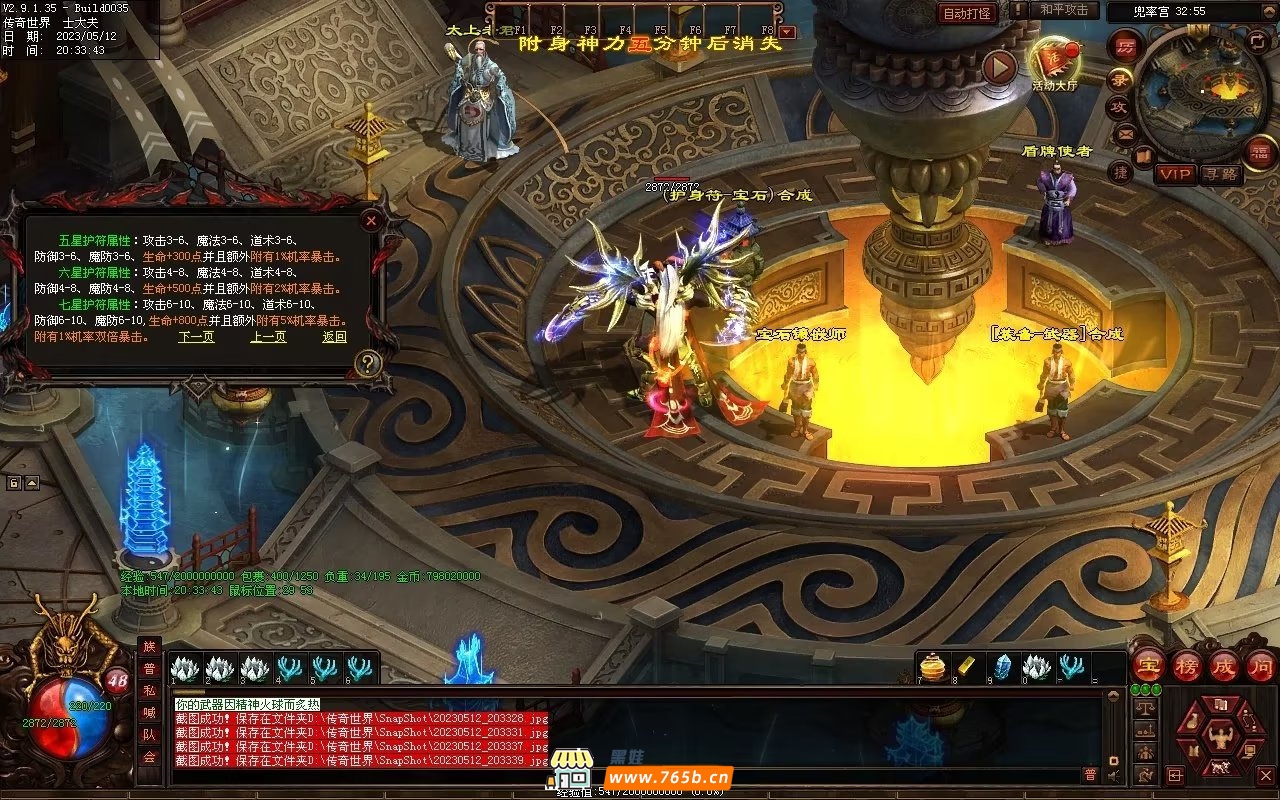
Task: Open the 活动大厅 activity hall icon
Action: click(x=1055, y=62)
